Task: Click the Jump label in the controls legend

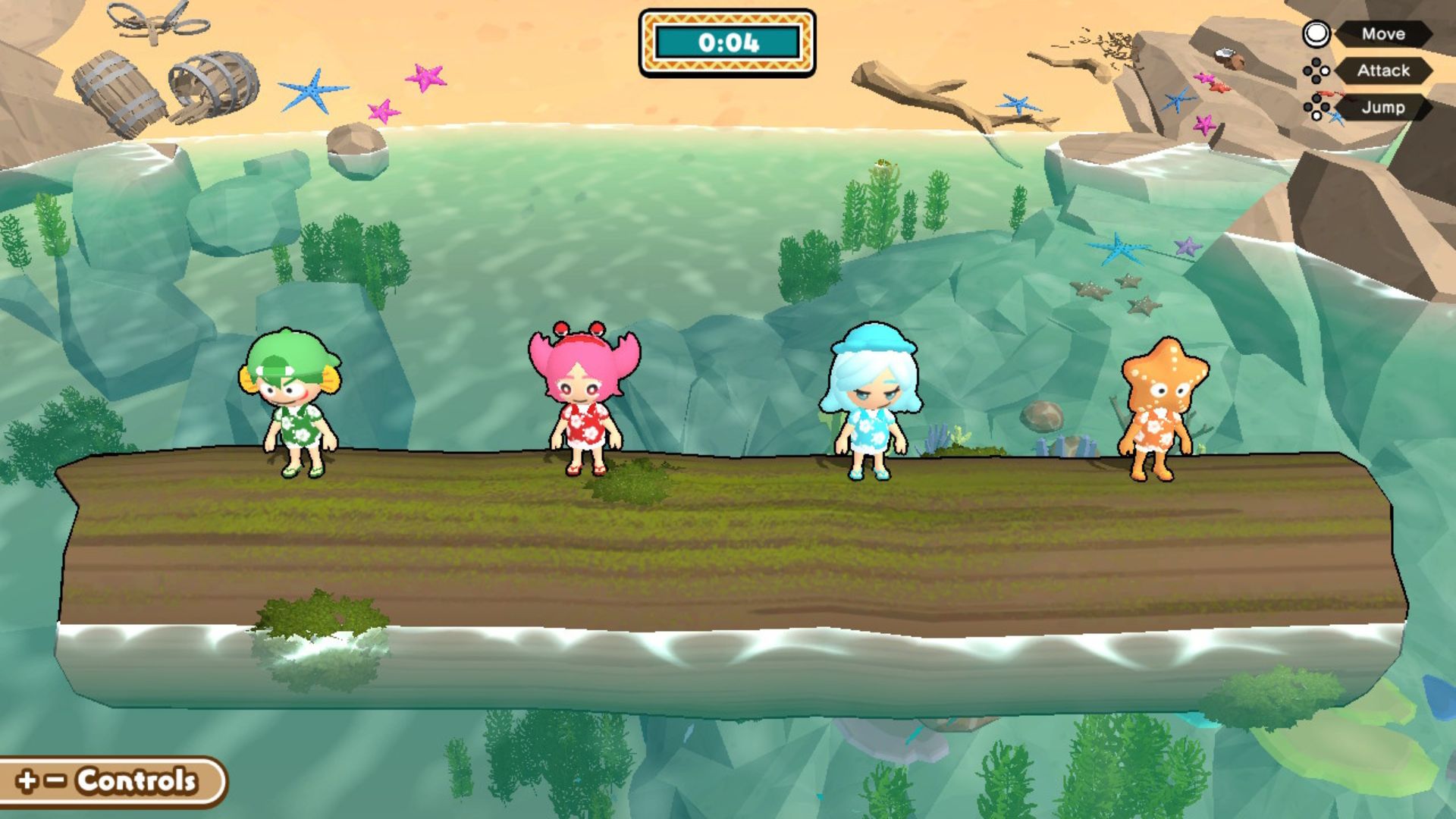Action: coord(1382,108)
